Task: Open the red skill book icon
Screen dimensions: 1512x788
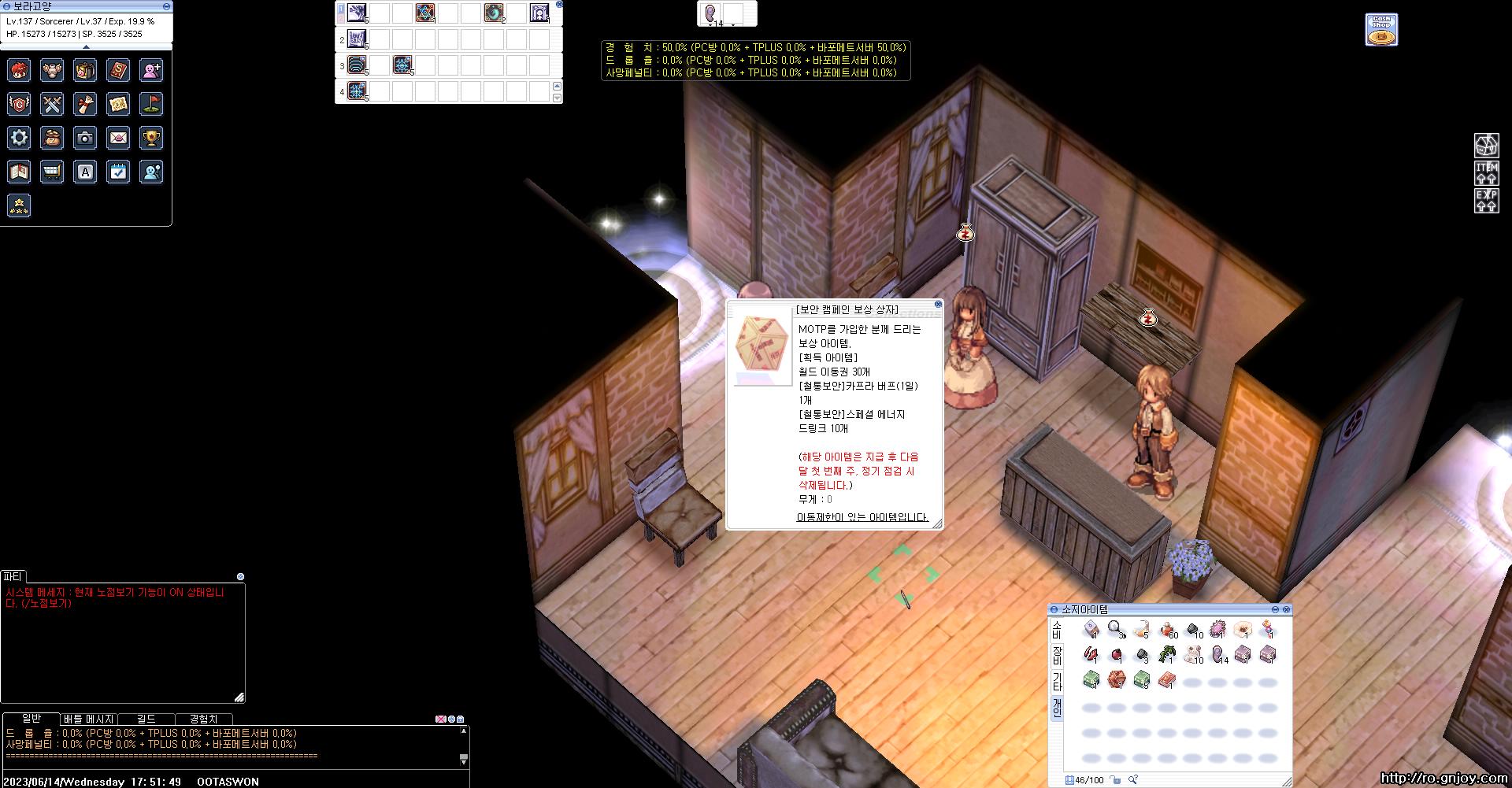Action: (118, 71)
